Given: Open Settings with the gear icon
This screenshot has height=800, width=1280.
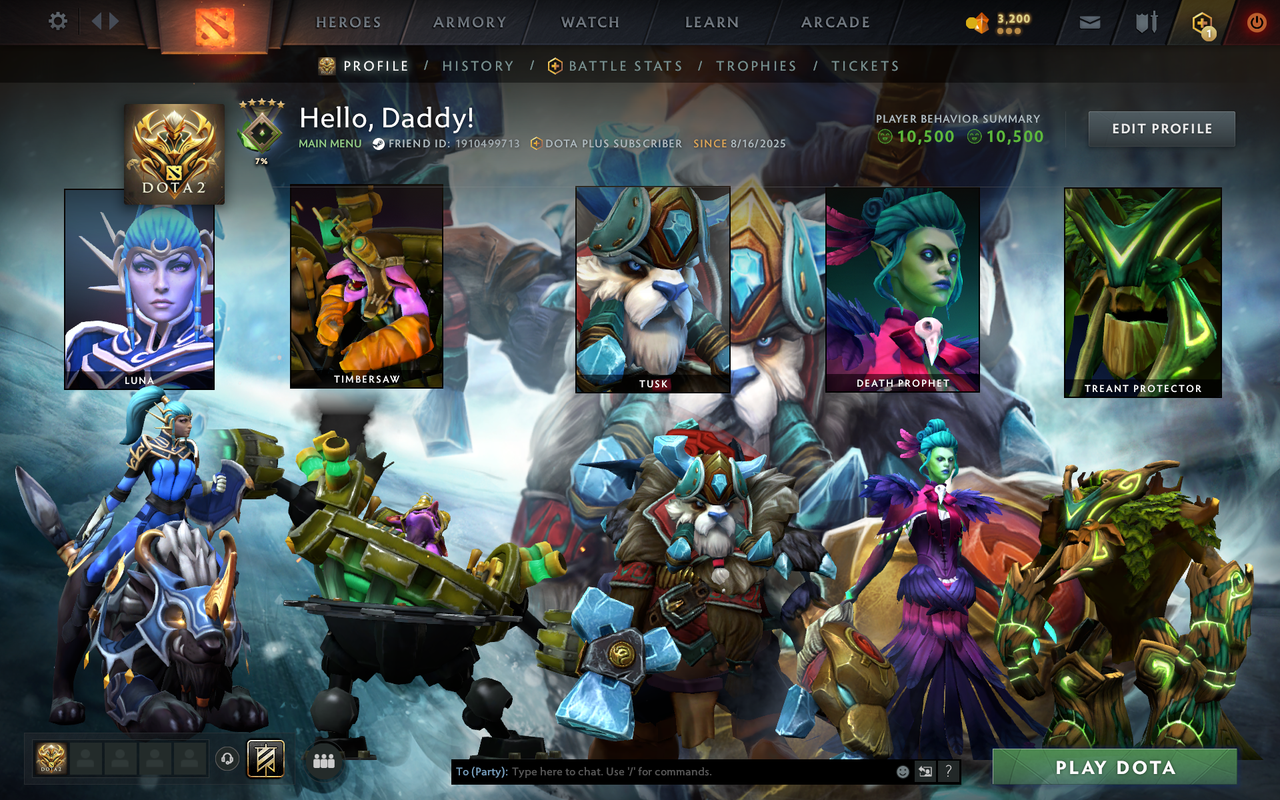Looking at the screenshot, I should pyautogui.click(x=57, y=21).
